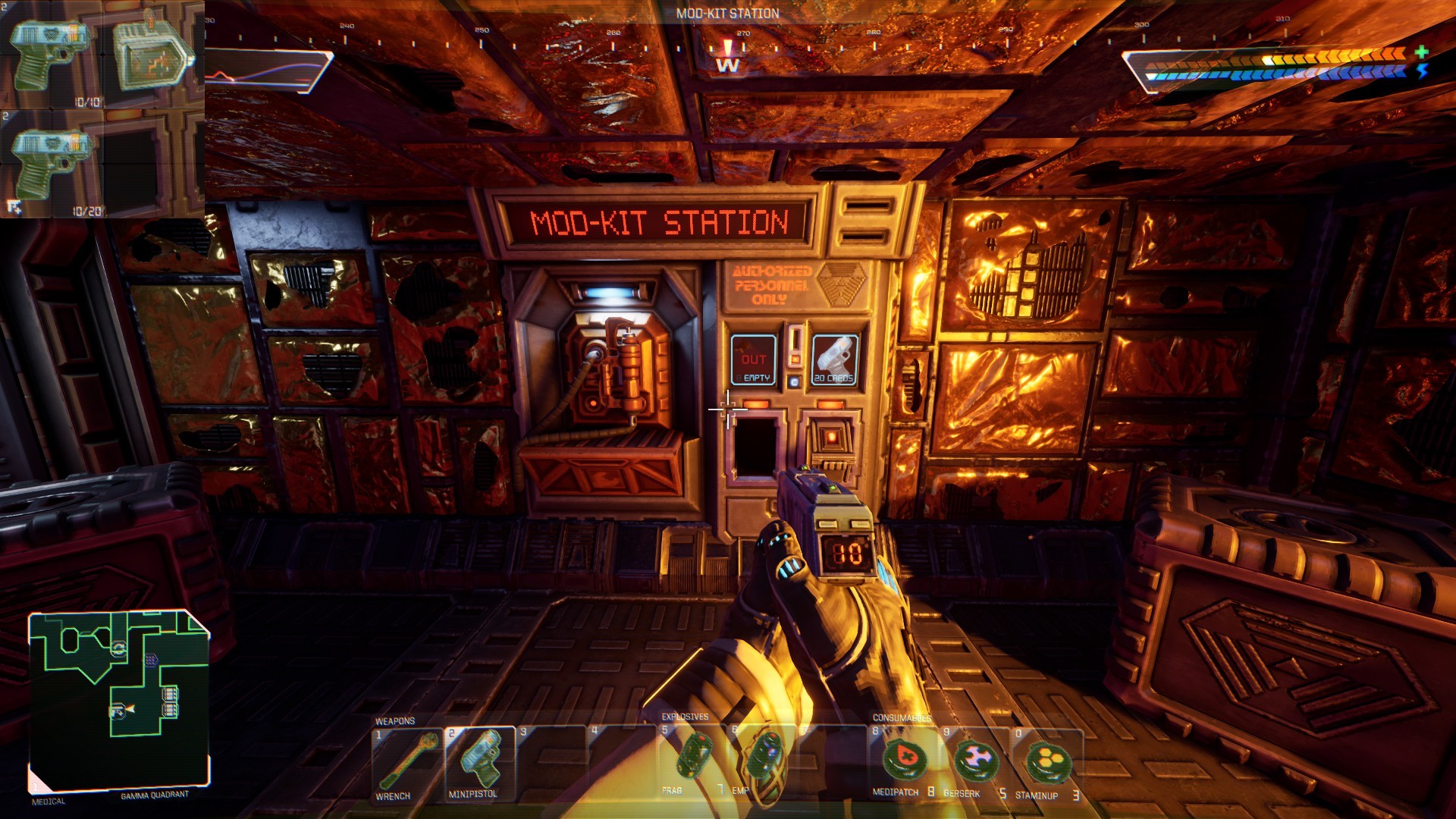Viewport: 1456px width, 819px height.
Task: Select the EMP grenade slot
Action: pyautogui.click(x=763, y=758)
